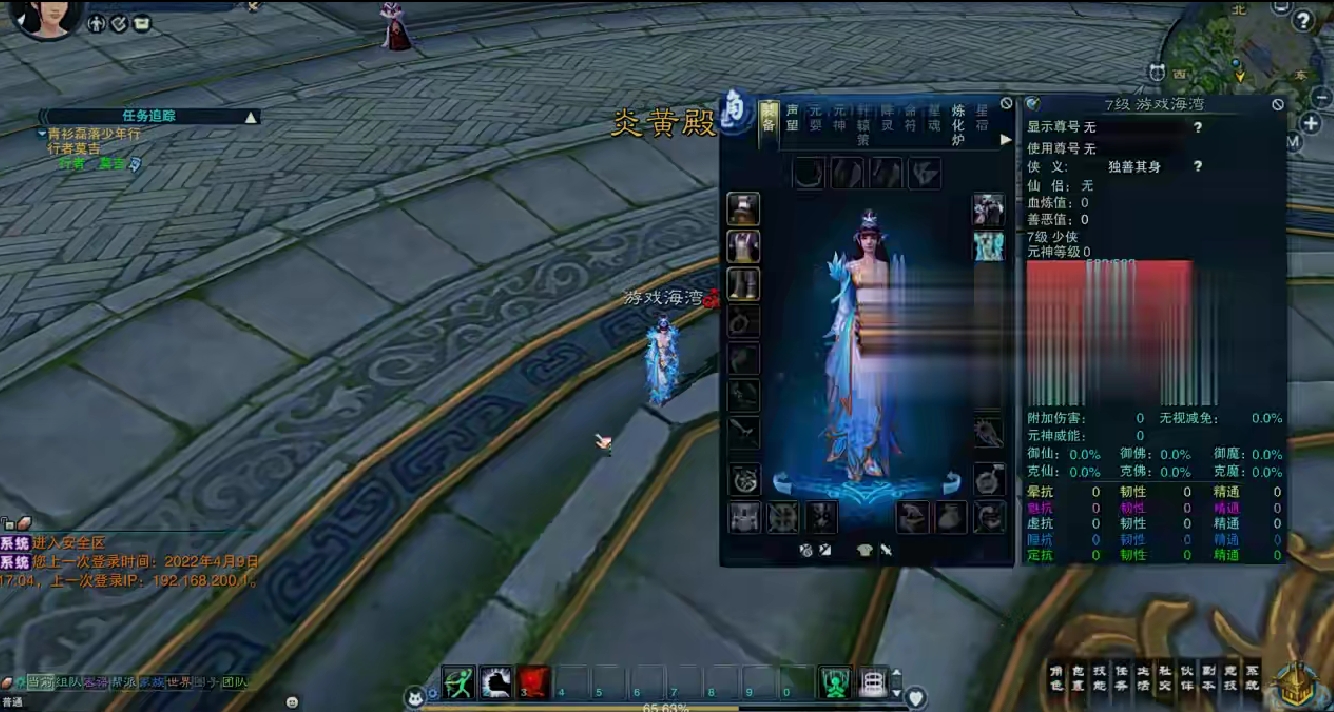1334x712 pixels.
Task: Zoom in the minimap with plus button
Action: point(1311,123)
